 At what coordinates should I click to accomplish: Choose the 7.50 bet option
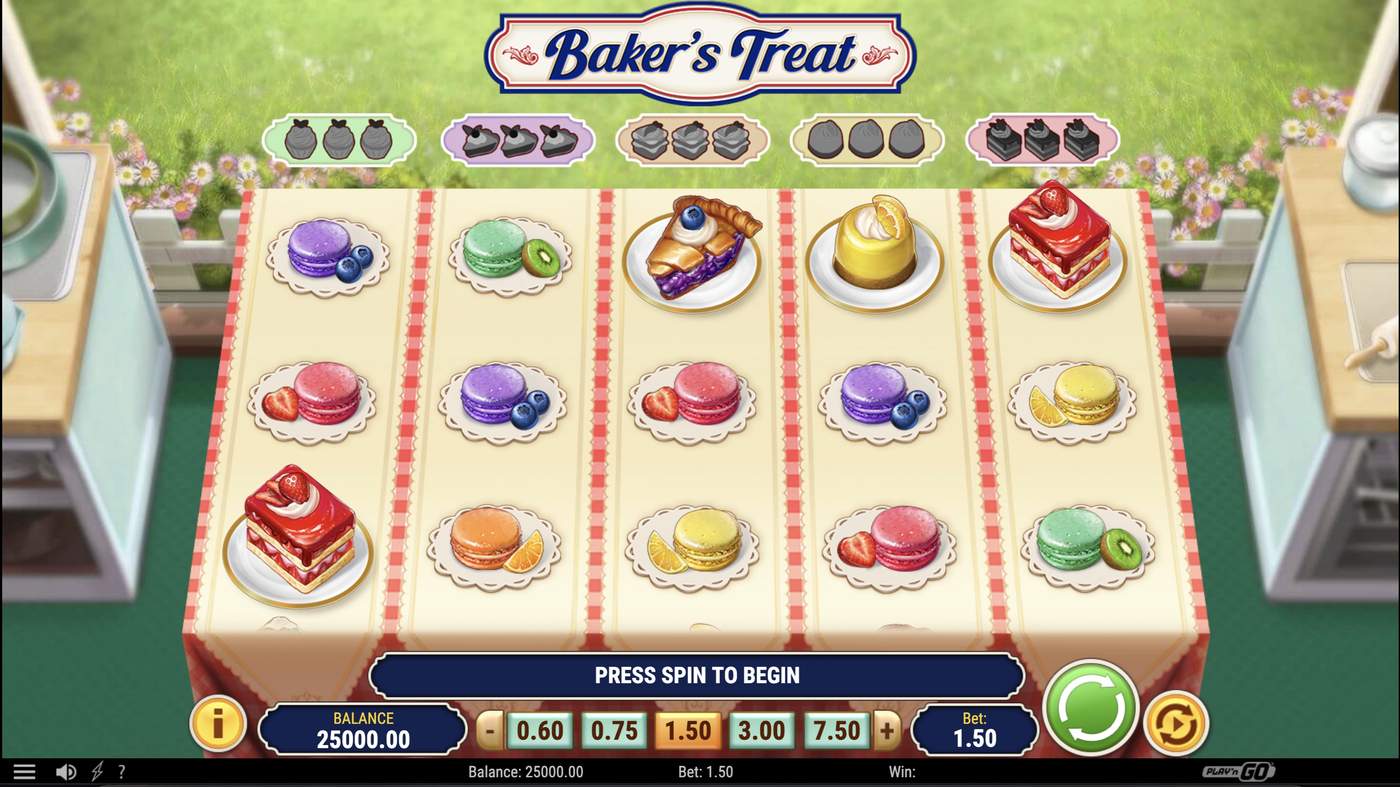834,730
